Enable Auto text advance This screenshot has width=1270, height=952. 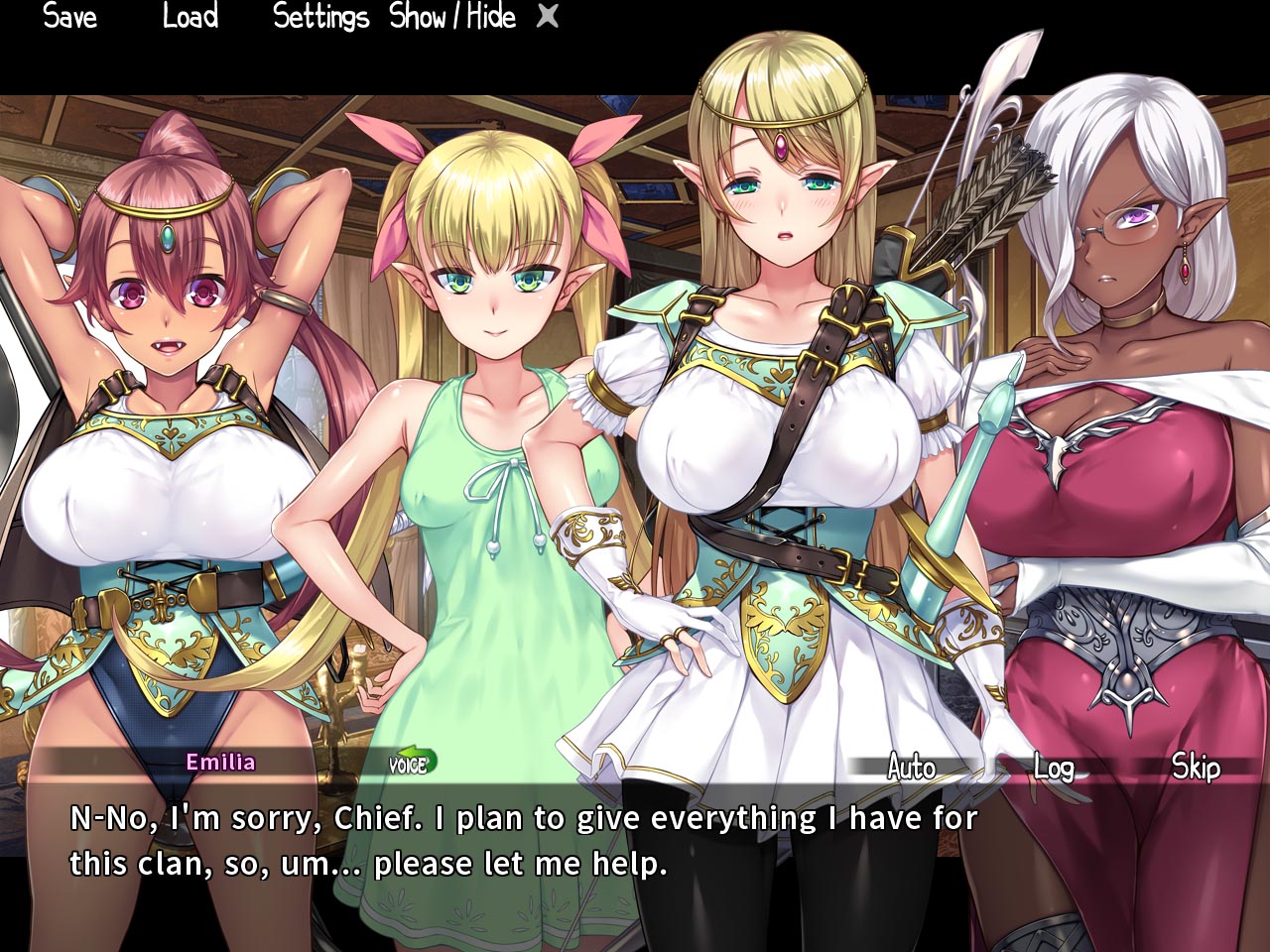tap(911, 767)
